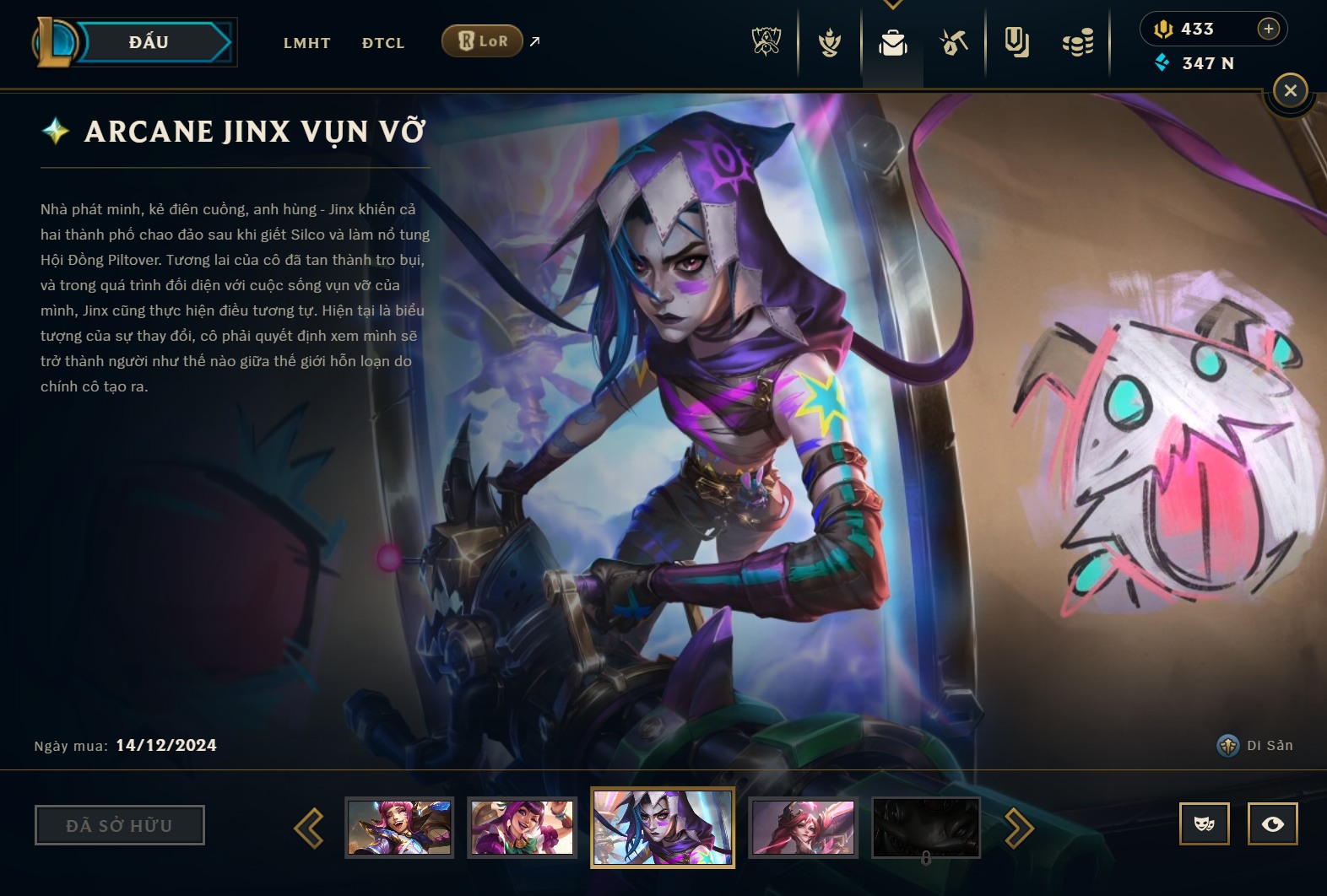Go to next skin with right arrow
1327x896 pixels.
(1019, 828)
